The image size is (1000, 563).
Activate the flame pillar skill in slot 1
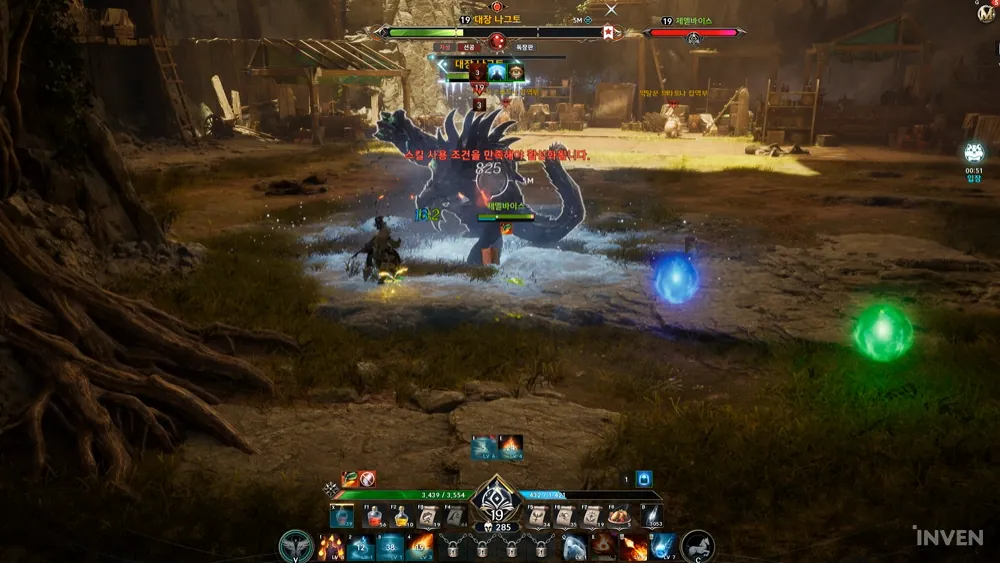click(331, 547)
